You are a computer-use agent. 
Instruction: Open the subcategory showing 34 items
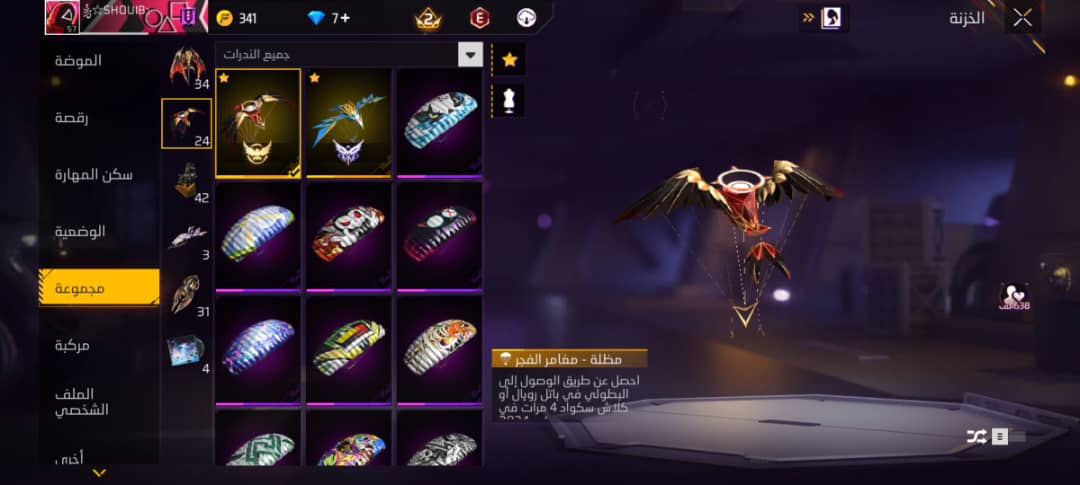[187, 68]
